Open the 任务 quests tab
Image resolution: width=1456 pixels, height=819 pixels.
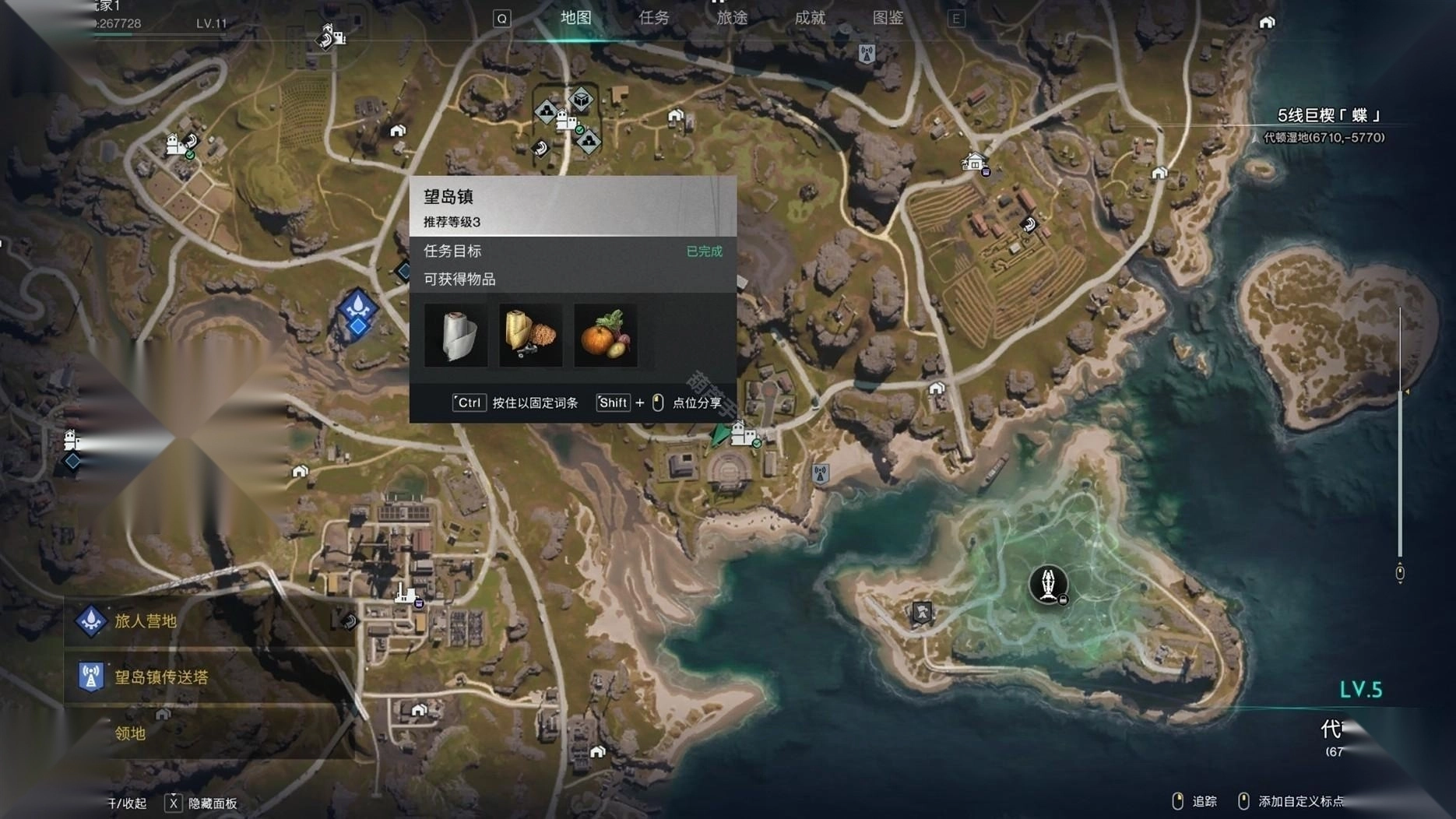click(654, 18)
